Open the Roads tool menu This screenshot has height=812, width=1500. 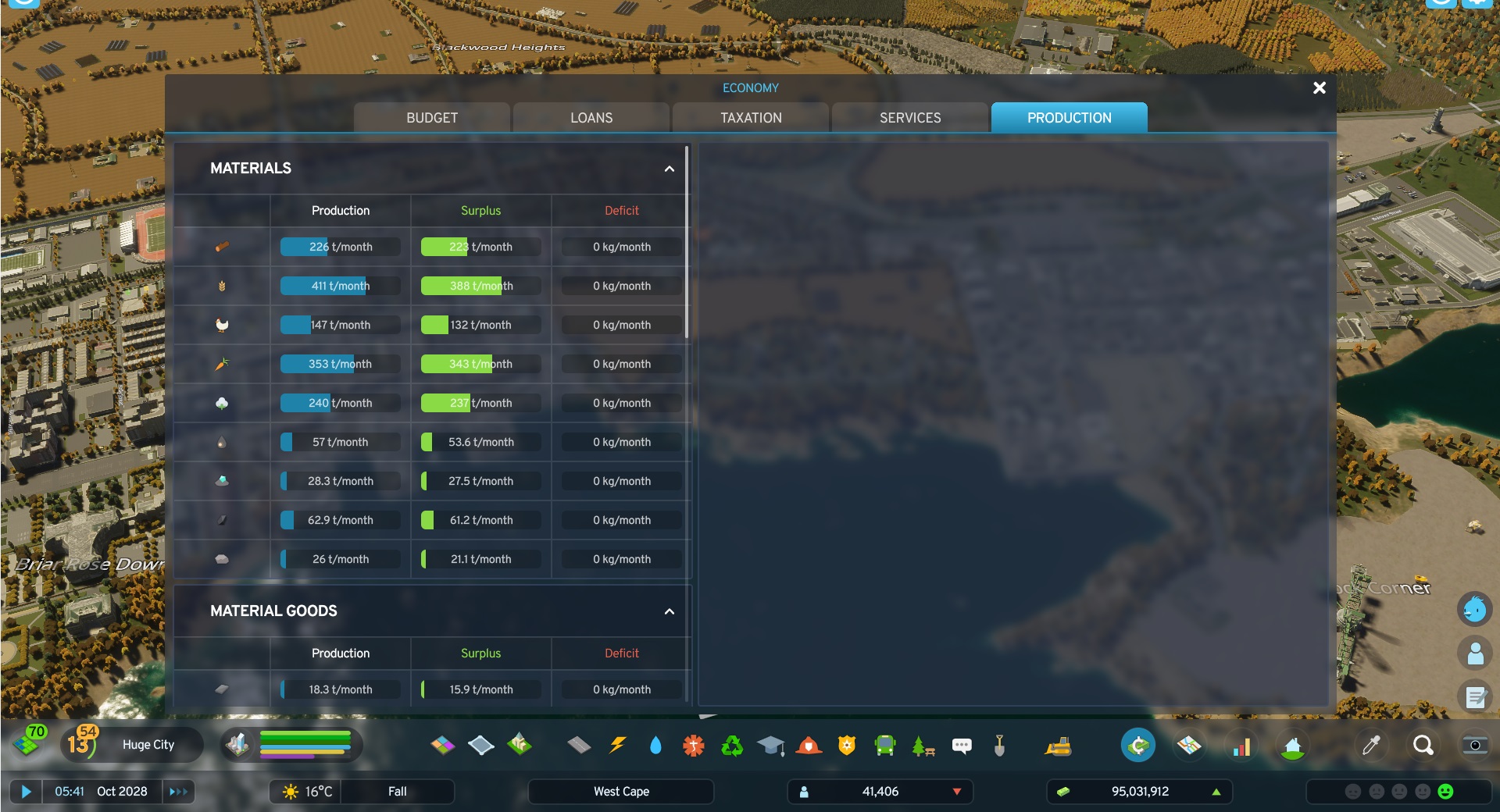tap(579, 745)
